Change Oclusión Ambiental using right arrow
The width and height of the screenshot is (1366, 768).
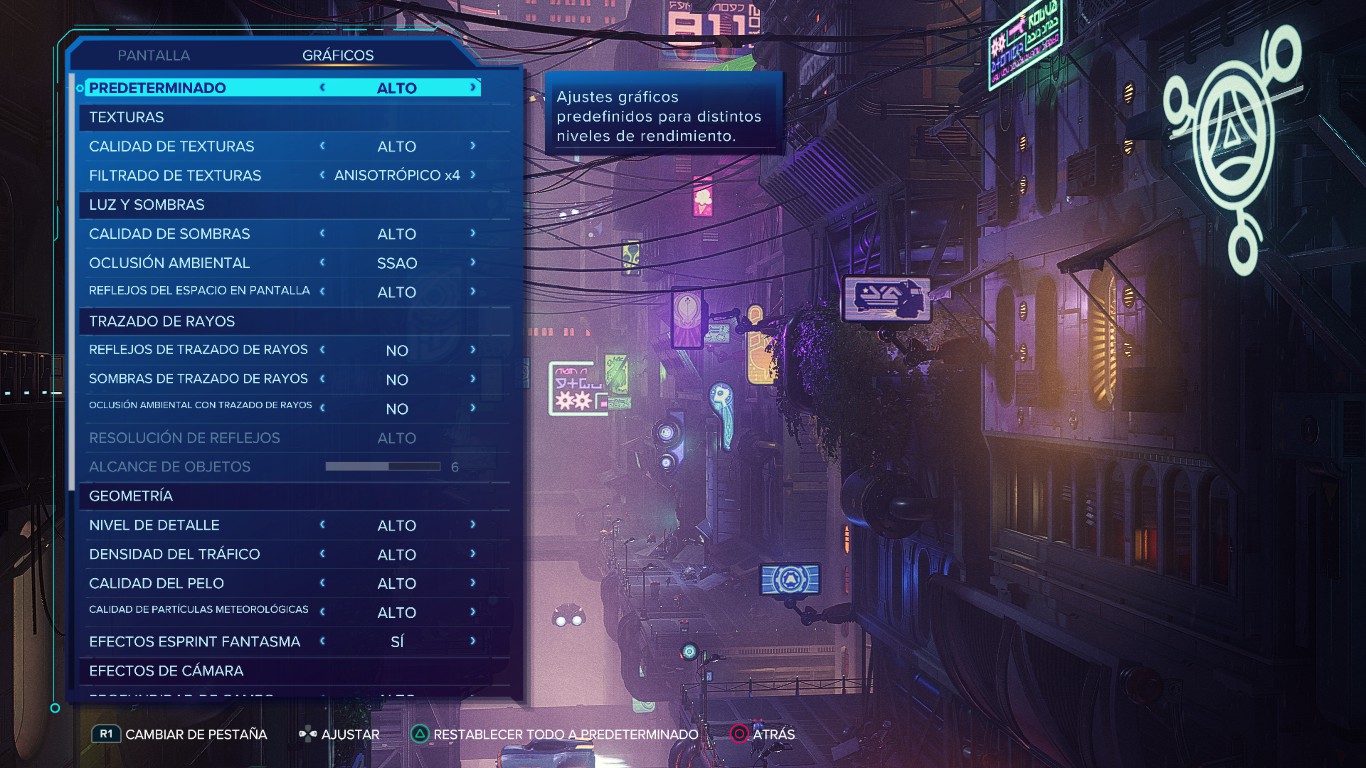pos(473,263)
